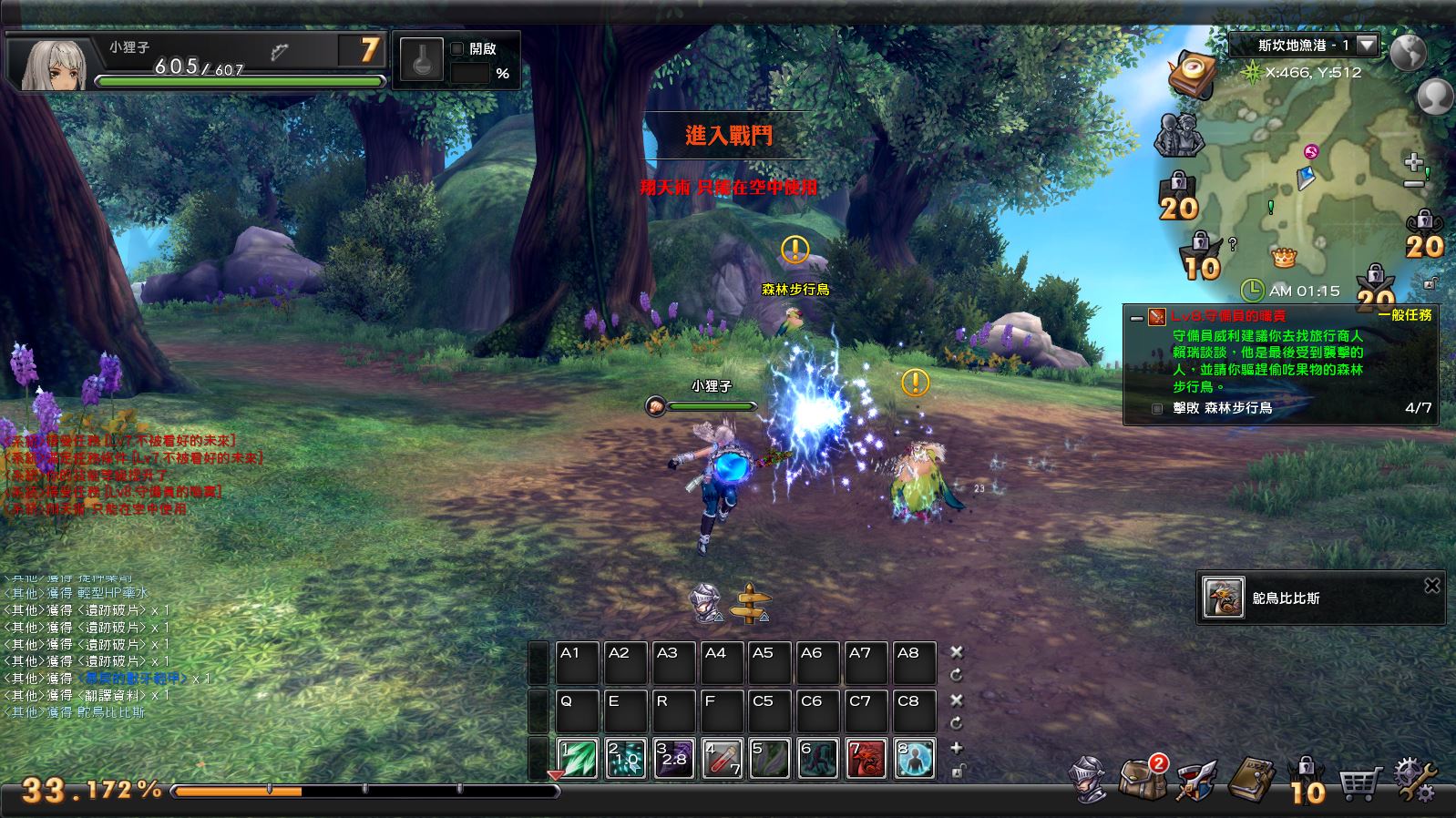This screenshot has height=818, width=1456.
Task: Open the backpack inventory icon
Action: [x=1143, y=779]
